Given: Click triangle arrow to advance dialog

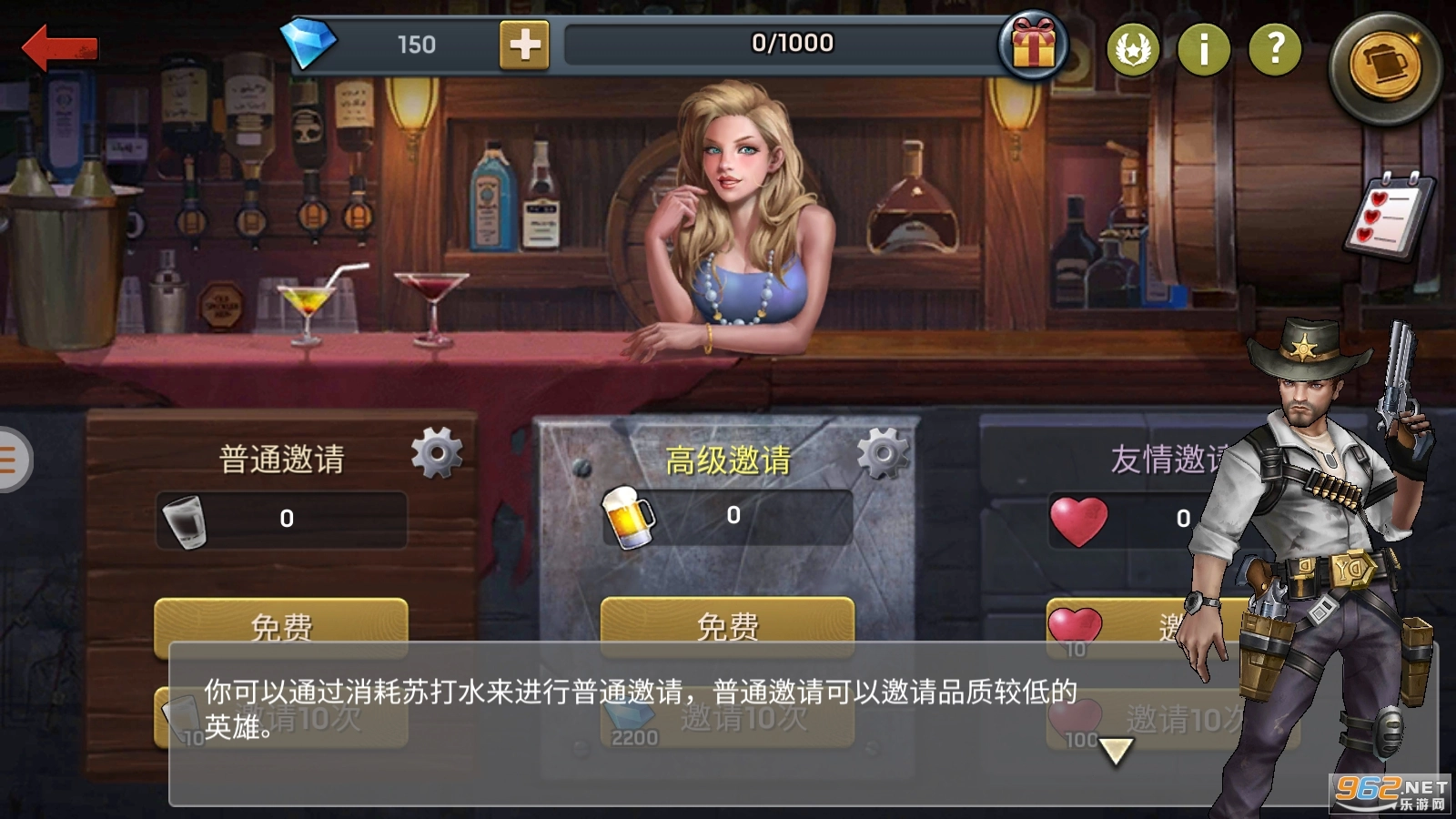Looking at the screenshot, I should [1115, 748].
